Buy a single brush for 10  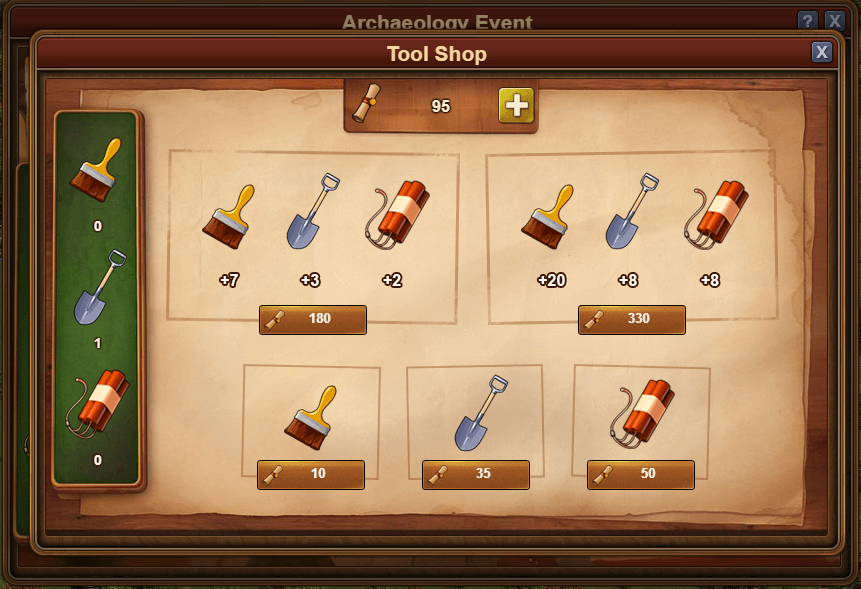click(311, 474)
